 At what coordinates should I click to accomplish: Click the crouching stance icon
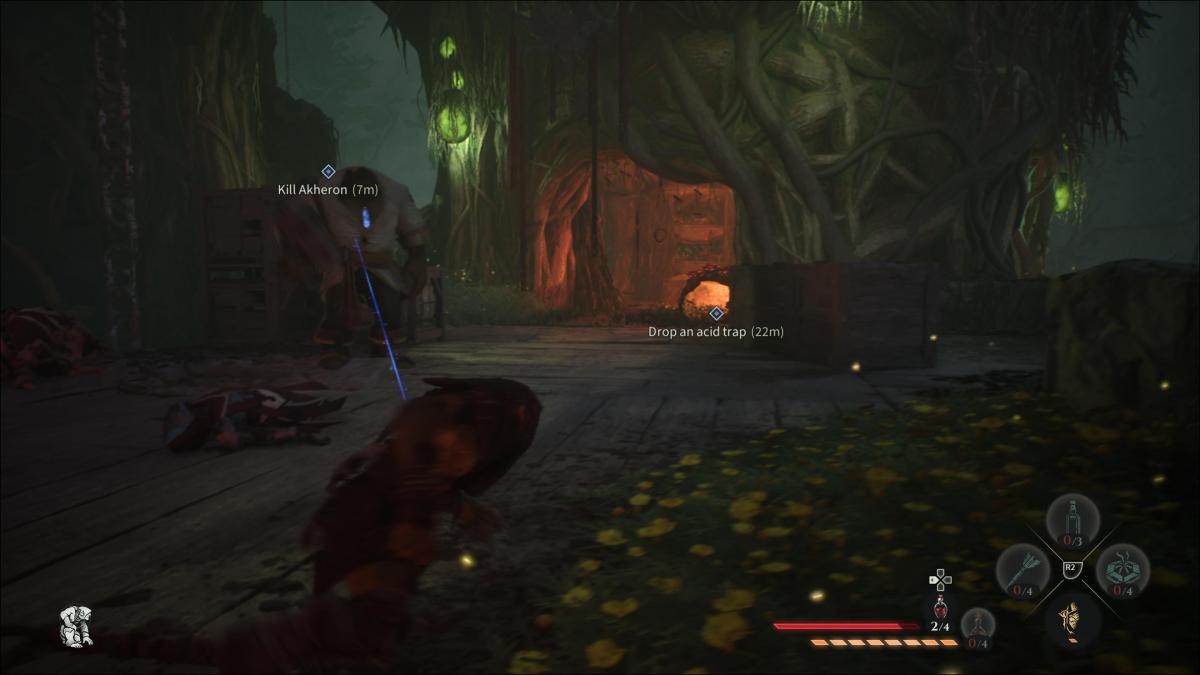click(x=76, y=625)
